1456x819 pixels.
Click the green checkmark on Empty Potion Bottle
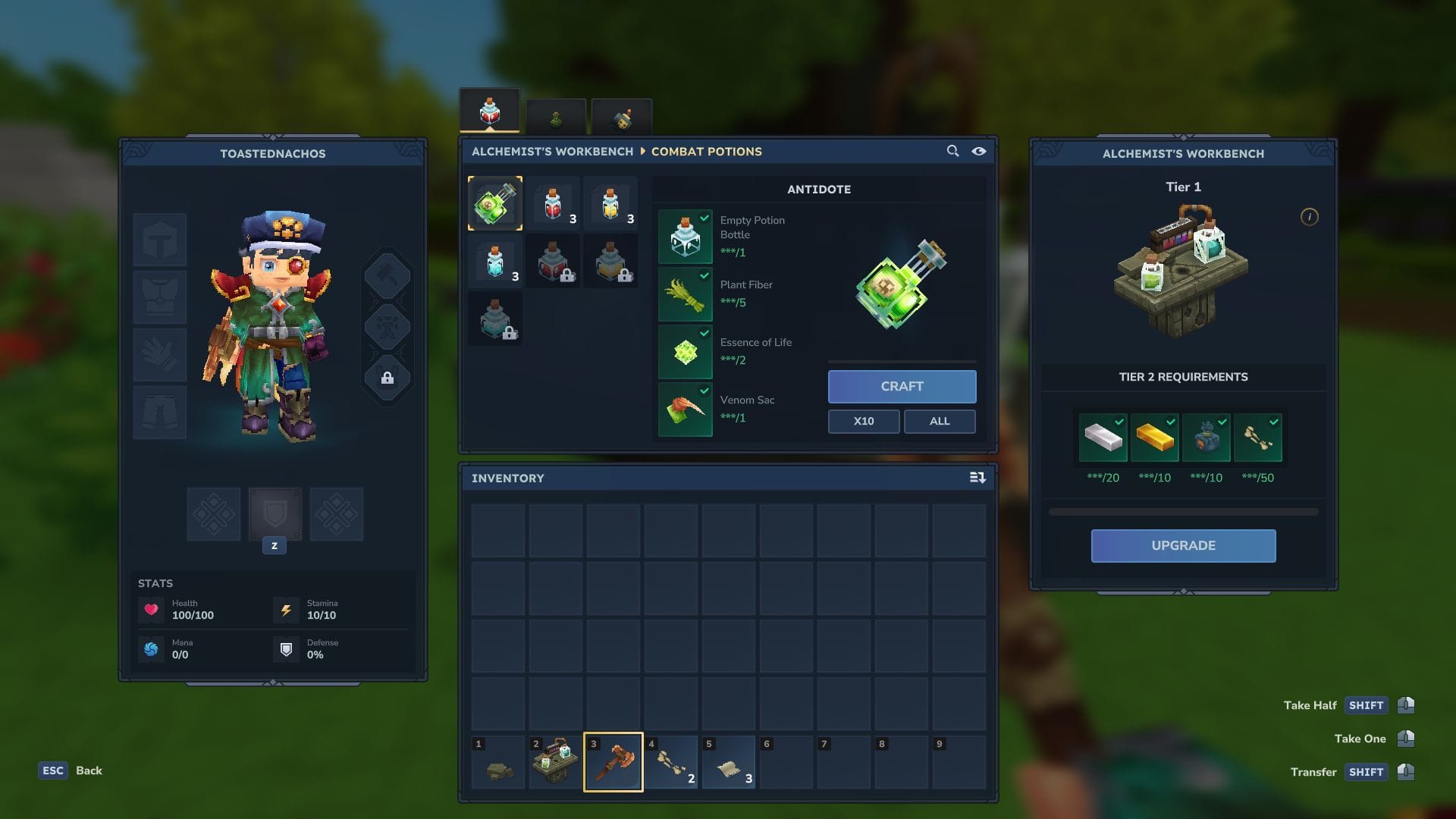tap(704, 218)
